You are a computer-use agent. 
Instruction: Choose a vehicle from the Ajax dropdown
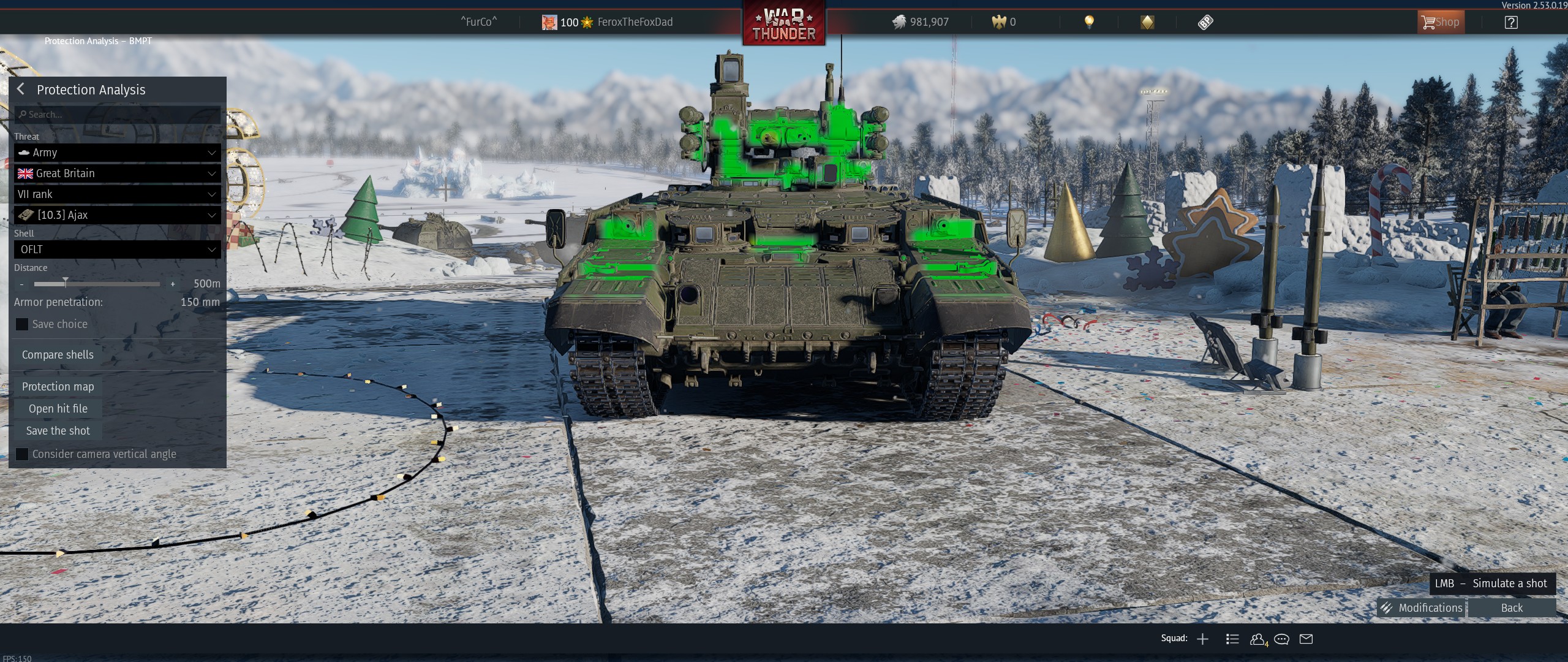118,215
